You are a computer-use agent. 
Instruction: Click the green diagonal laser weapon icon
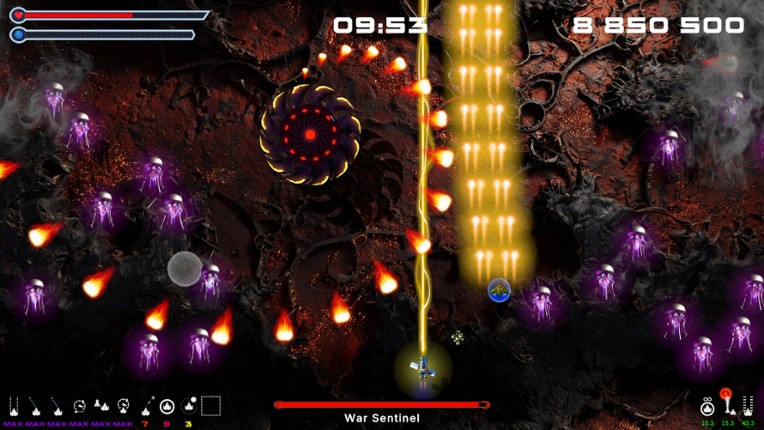(36, 406)
